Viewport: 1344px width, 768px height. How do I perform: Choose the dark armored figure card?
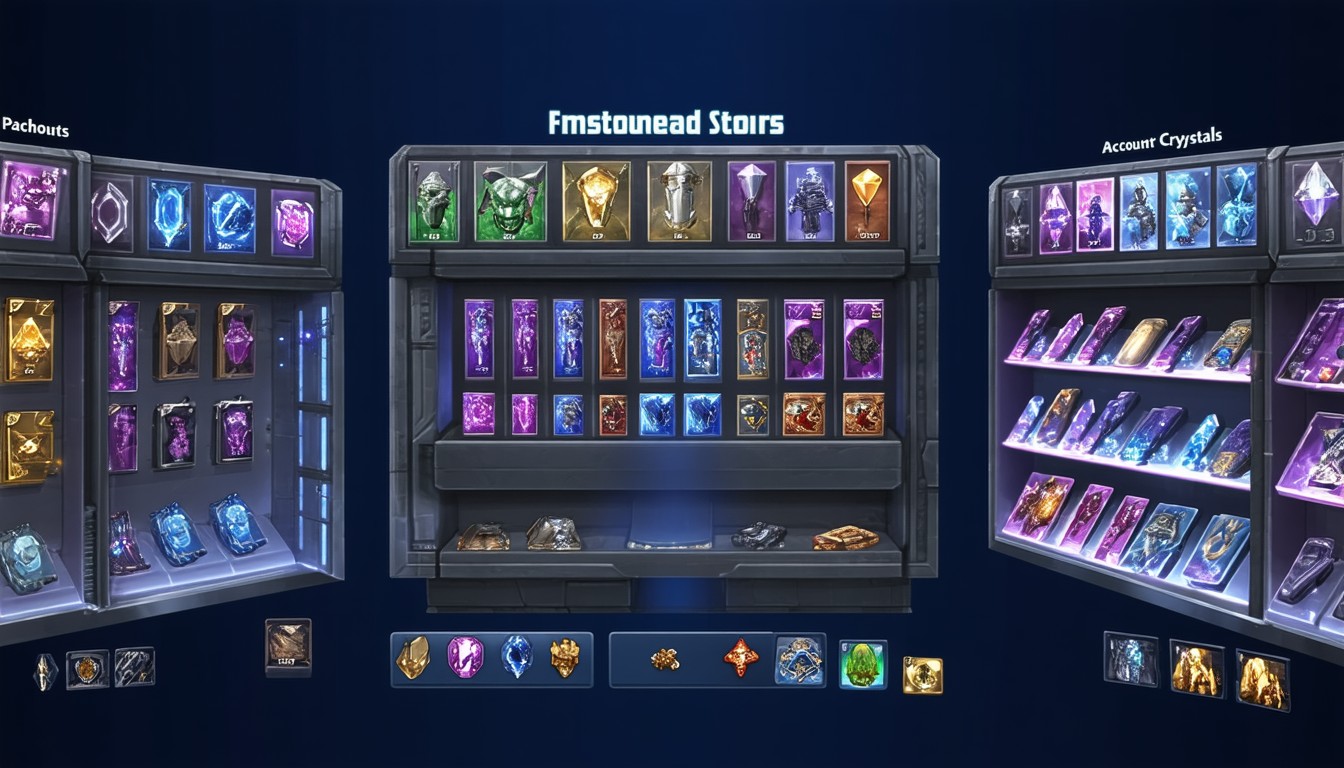coord(809,200)
